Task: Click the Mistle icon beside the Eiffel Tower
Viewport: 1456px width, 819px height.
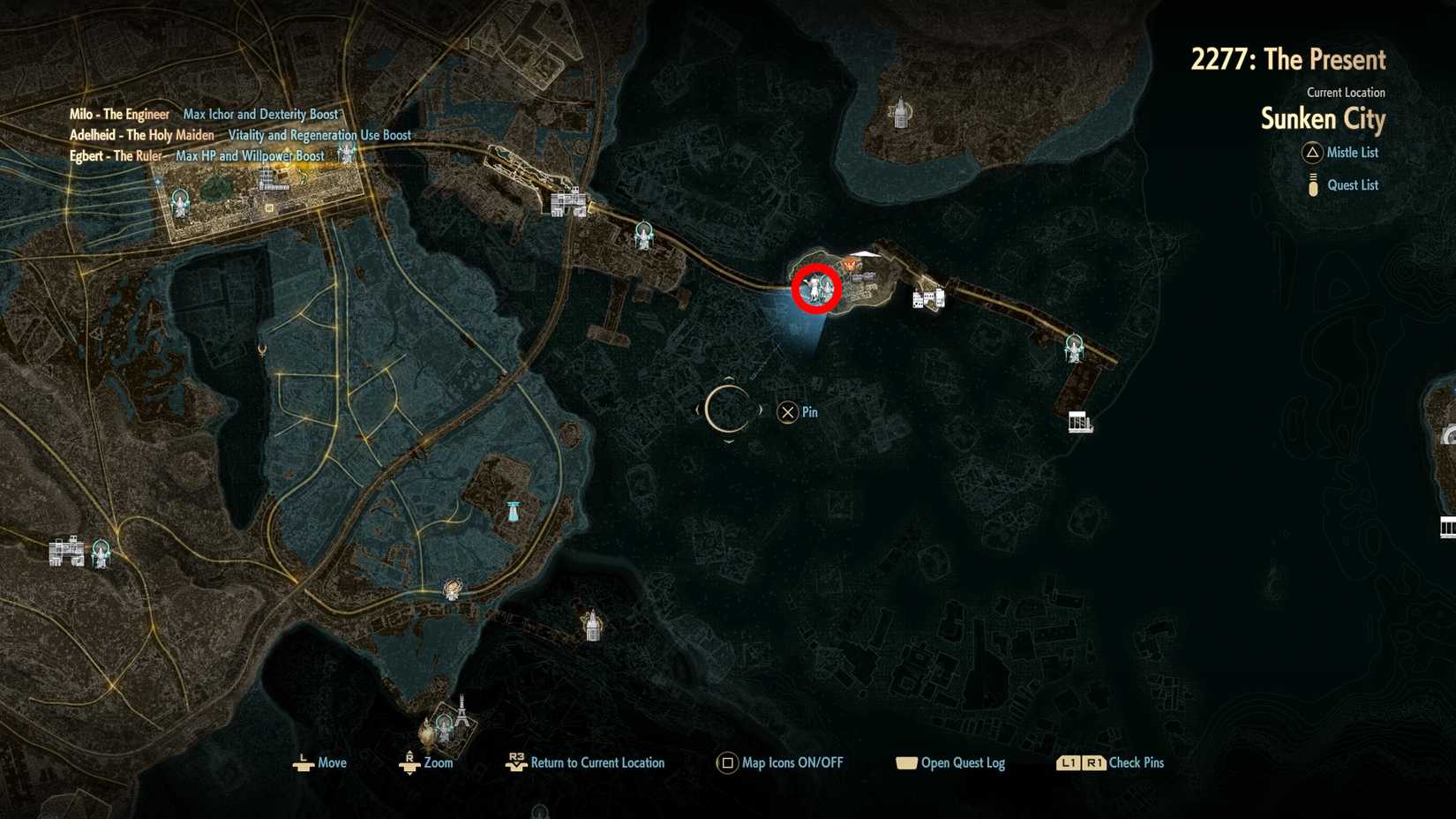Action: 444,726
